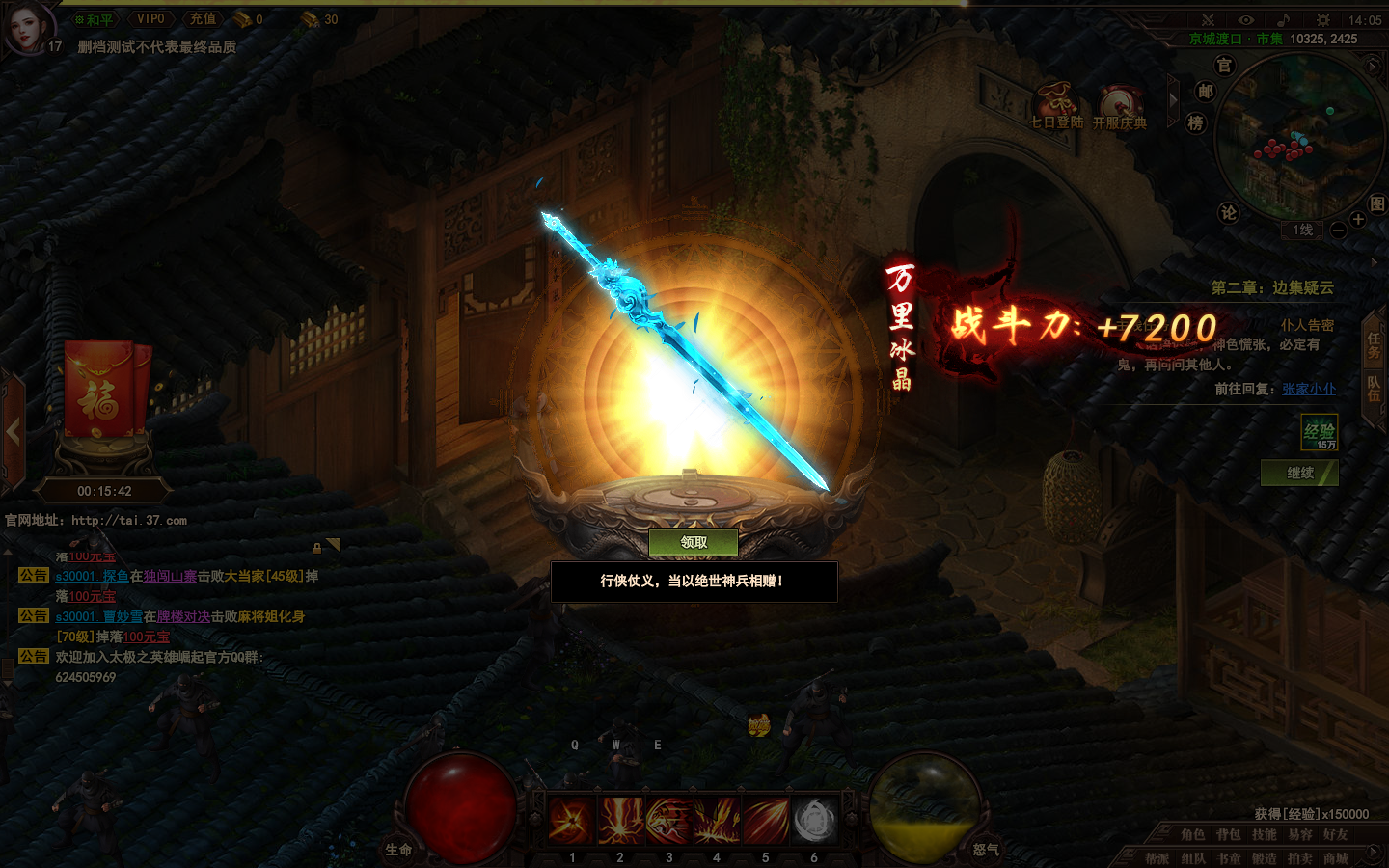Open the 邮 mail button
The image size is (1389, 868).
(1206, 92)
